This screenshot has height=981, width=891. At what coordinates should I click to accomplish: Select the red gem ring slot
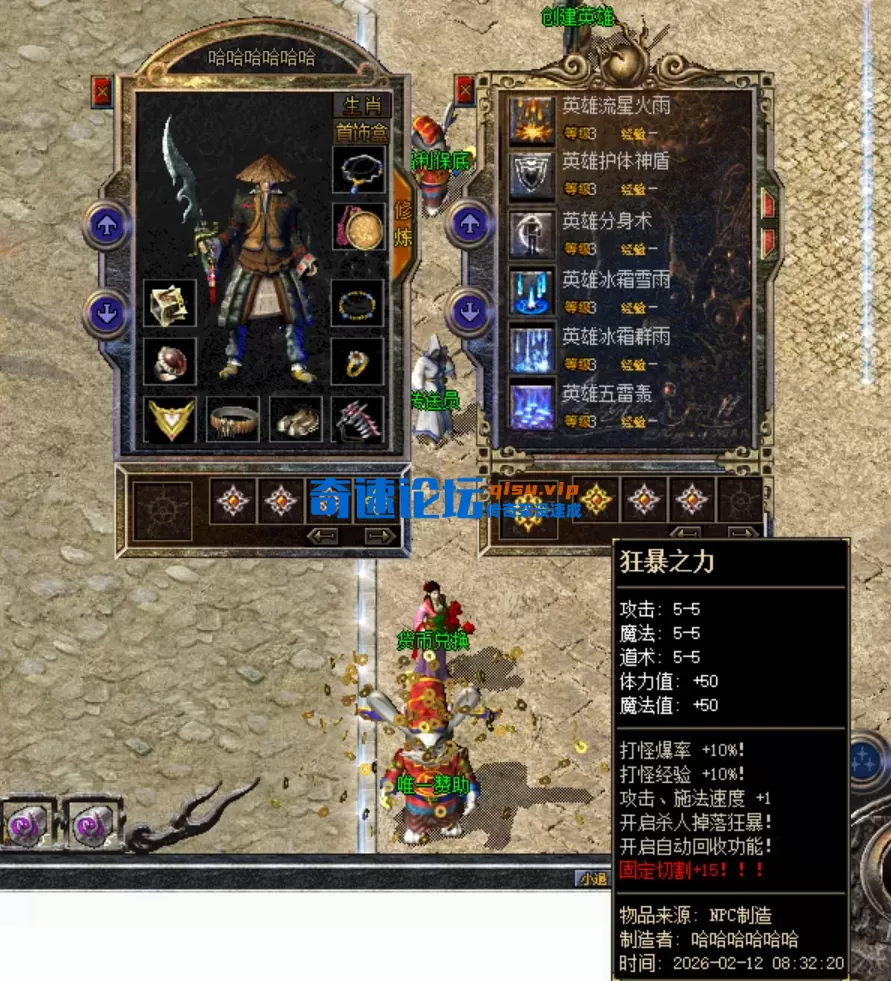point(169,362)
